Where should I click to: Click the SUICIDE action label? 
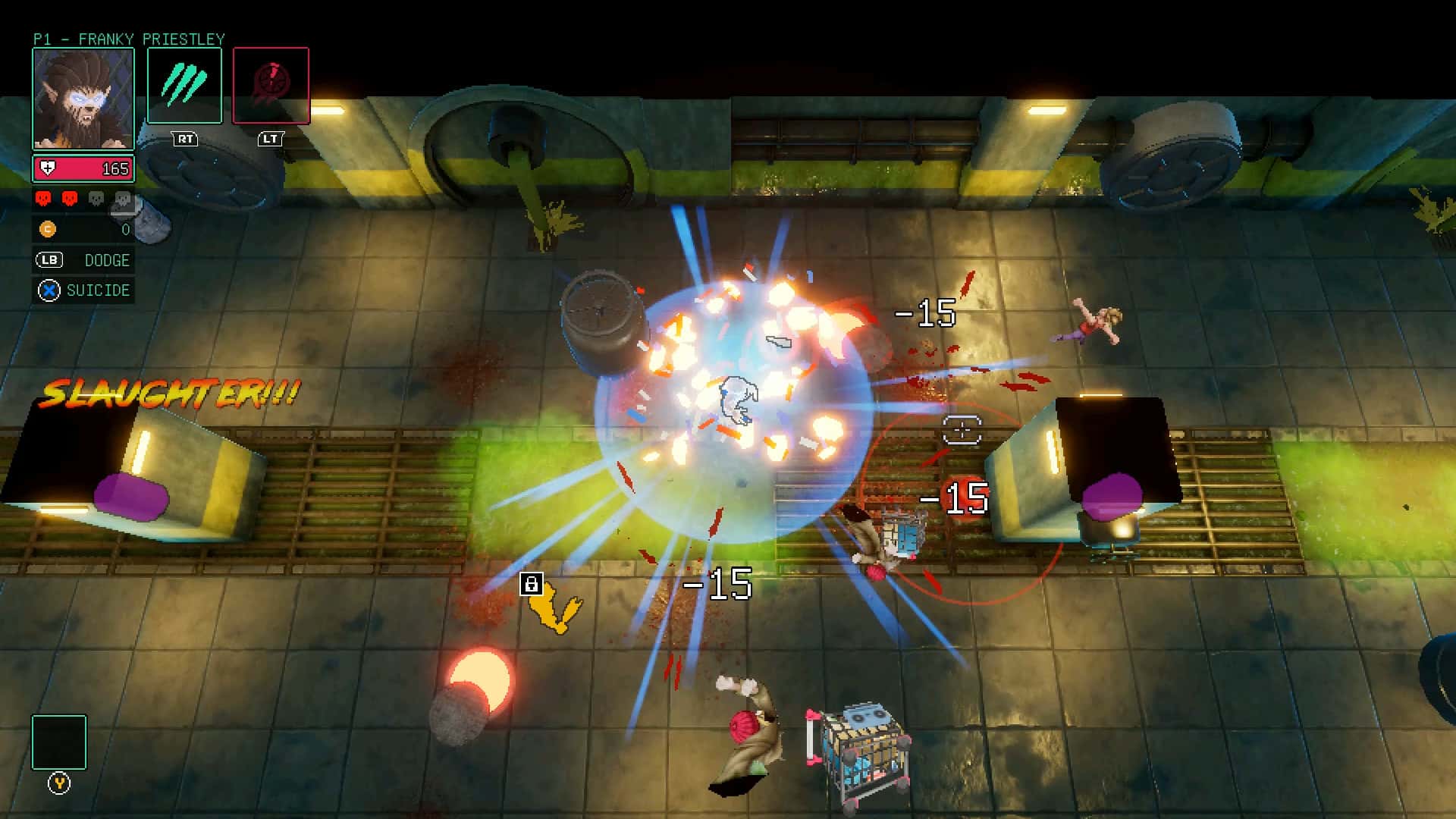[99, 290]
